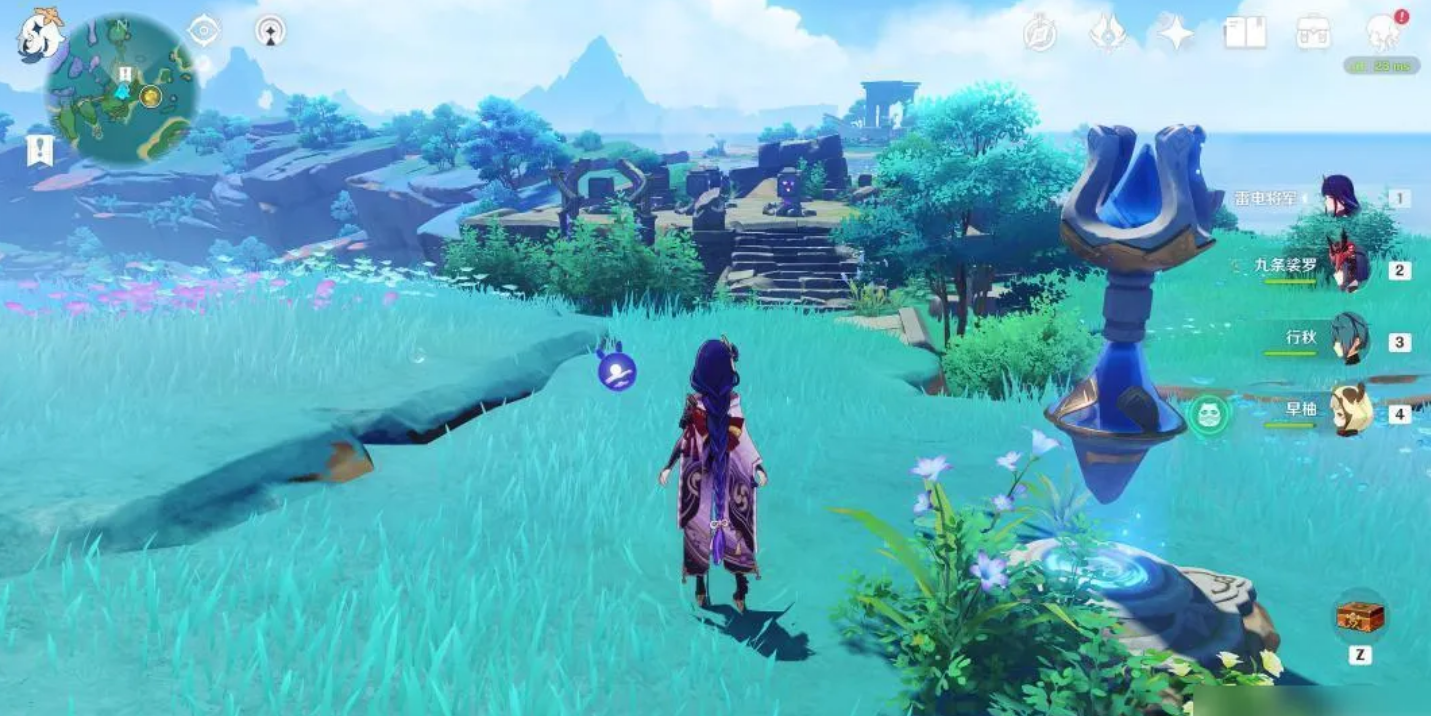Screen dimensions: 1431x716
Task: Use the treasure chest gadget icon
Action: pyautogui.click(x=1360, y=616)
